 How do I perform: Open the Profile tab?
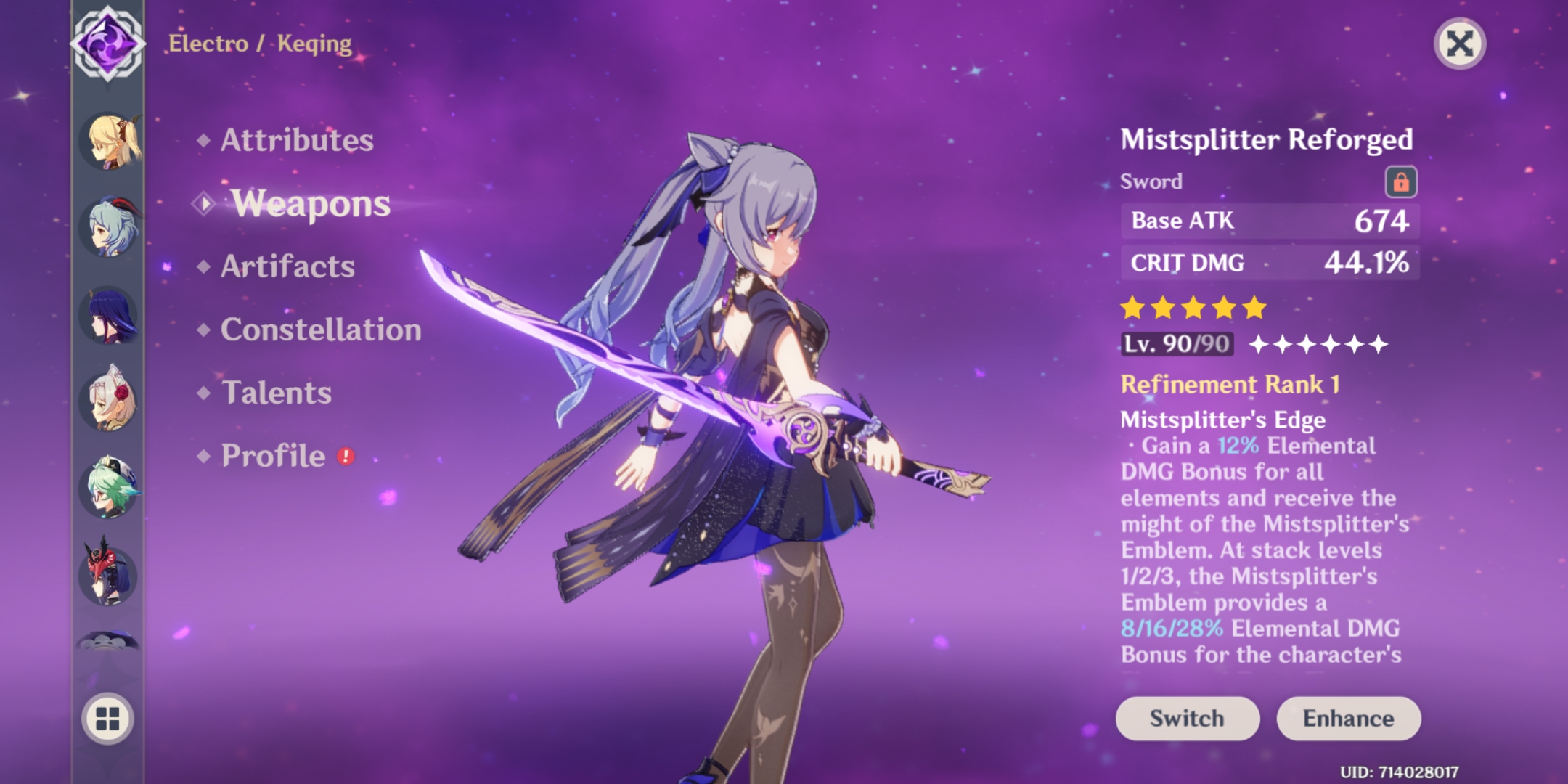274,455
